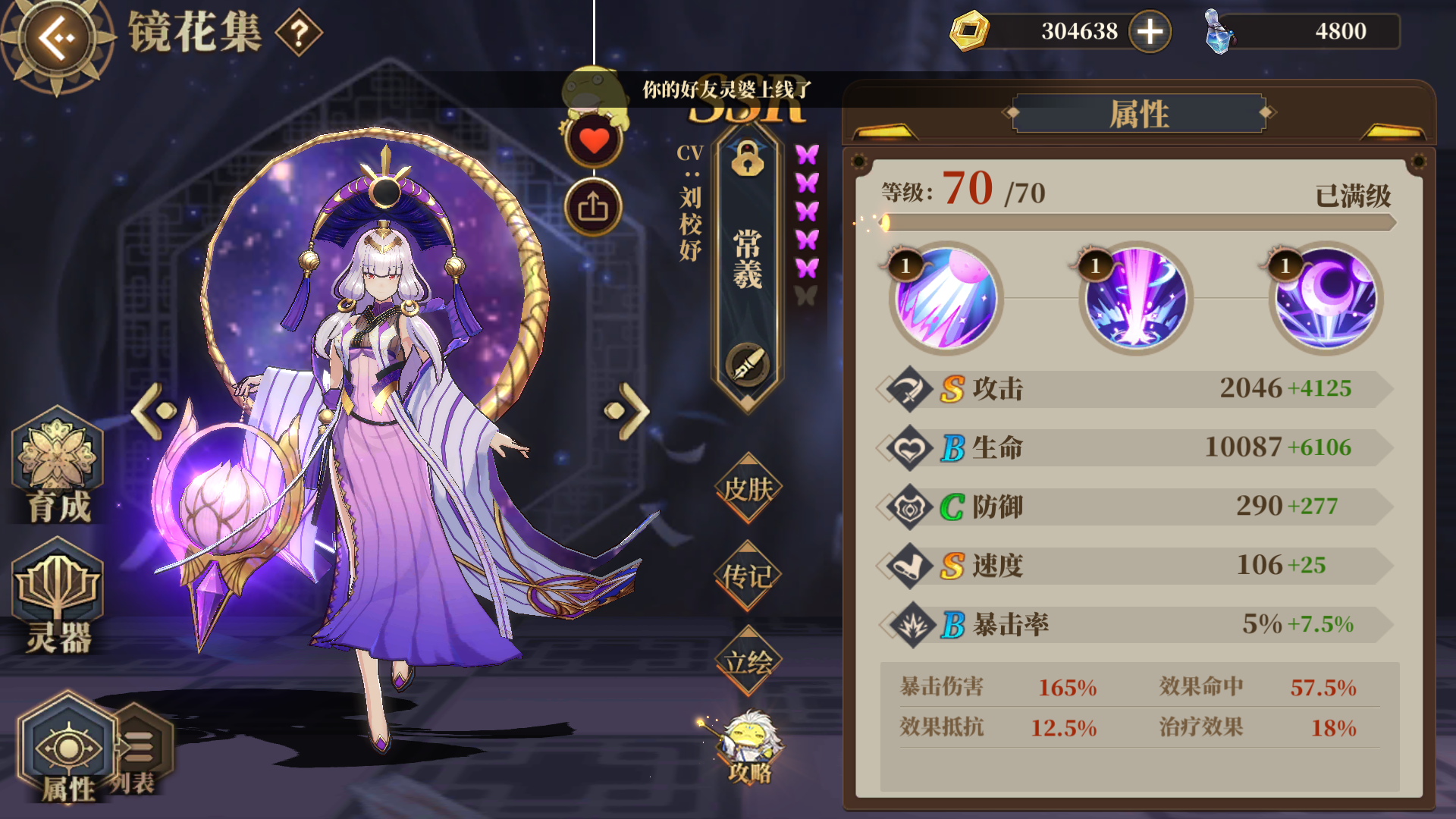View the first jellyfish skill icon
Viewport: 1456px width, 819px height.
[x=944, y=300]
